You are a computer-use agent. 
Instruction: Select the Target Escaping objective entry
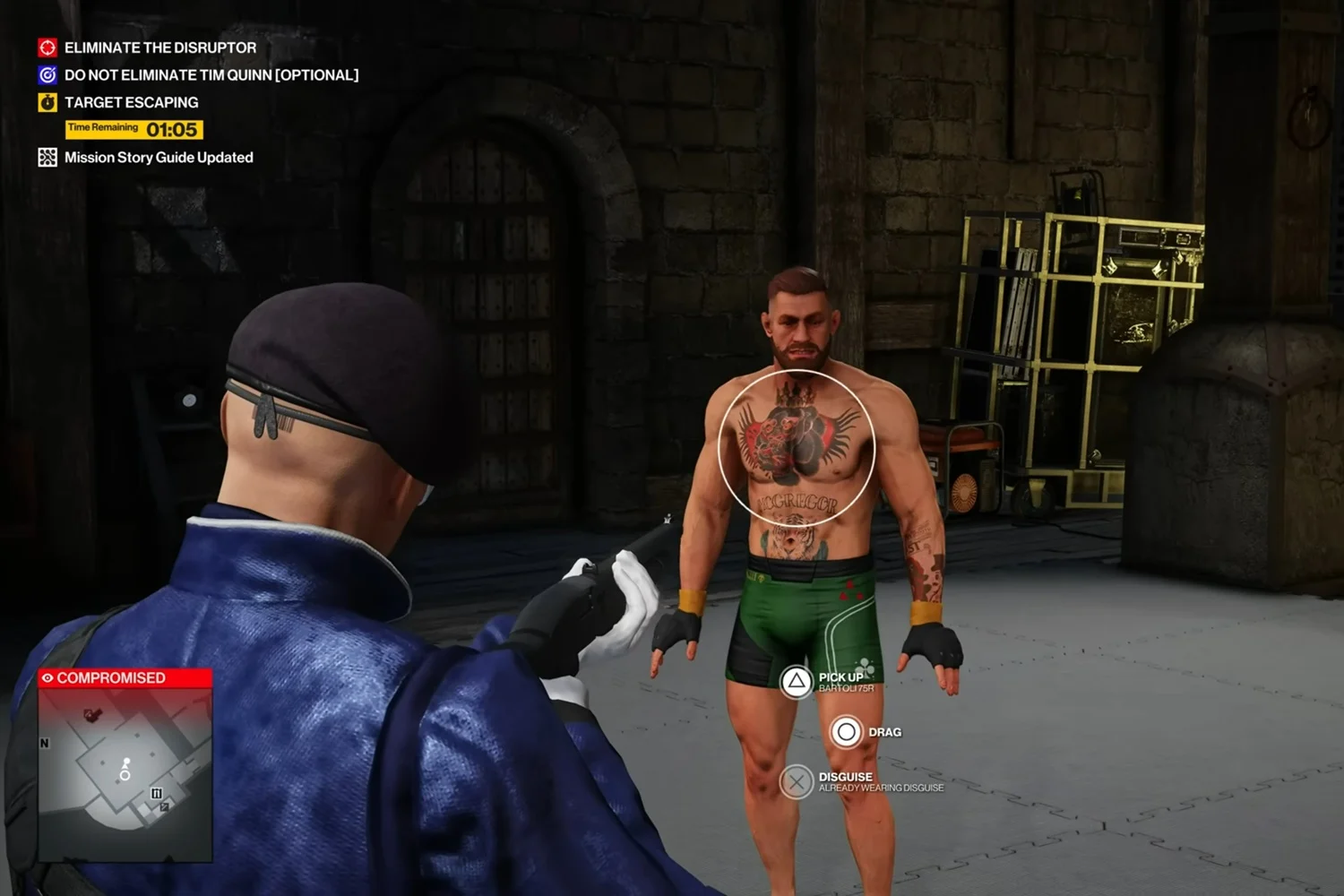[x=131, y=102]
